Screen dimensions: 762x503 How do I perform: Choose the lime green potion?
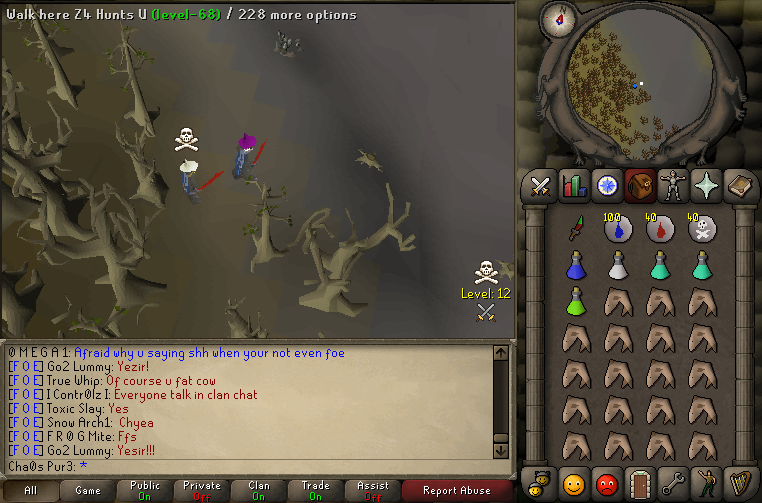(x=575, y=300)
